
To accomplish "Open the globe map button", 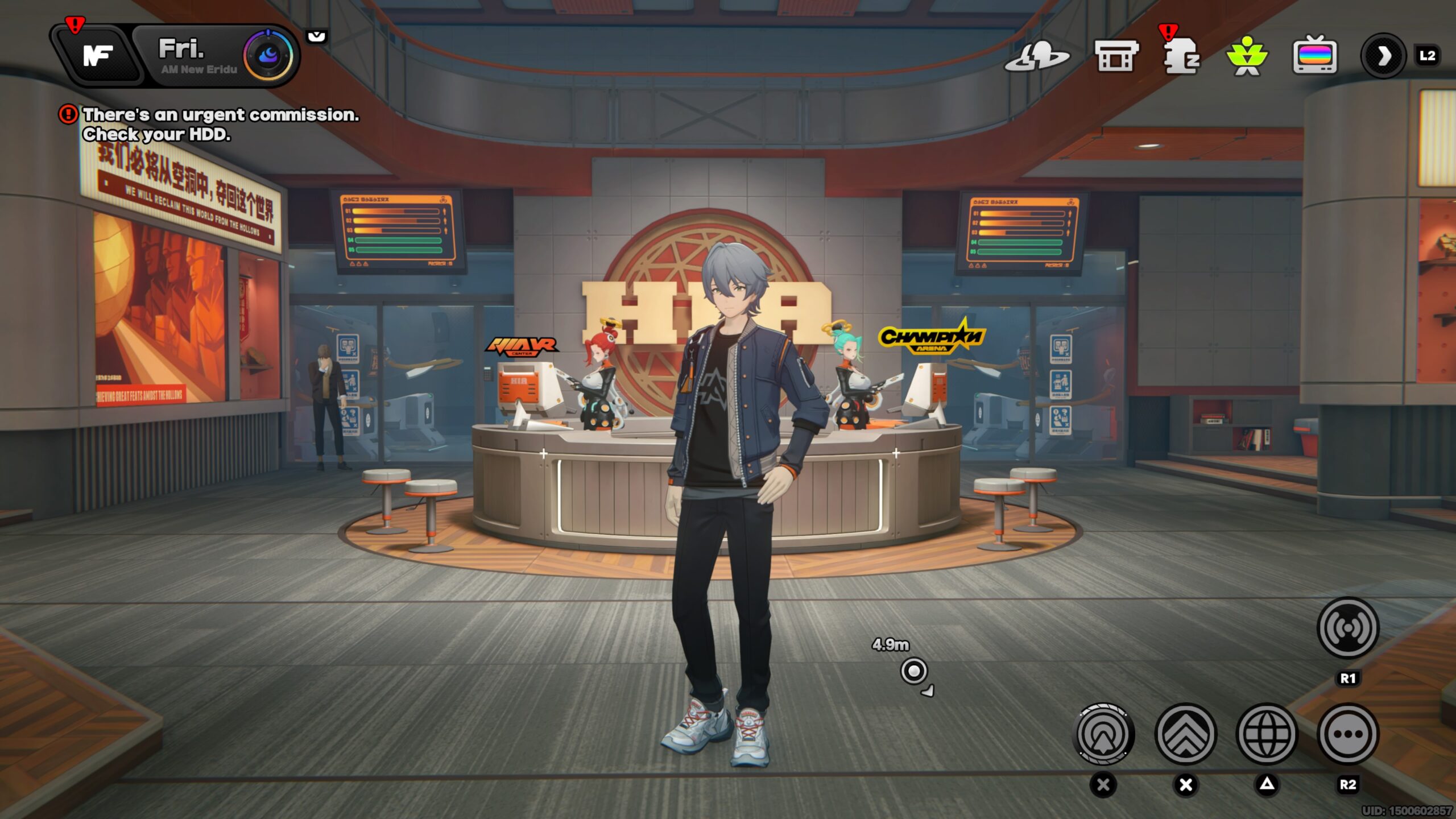I will 1267,734.
